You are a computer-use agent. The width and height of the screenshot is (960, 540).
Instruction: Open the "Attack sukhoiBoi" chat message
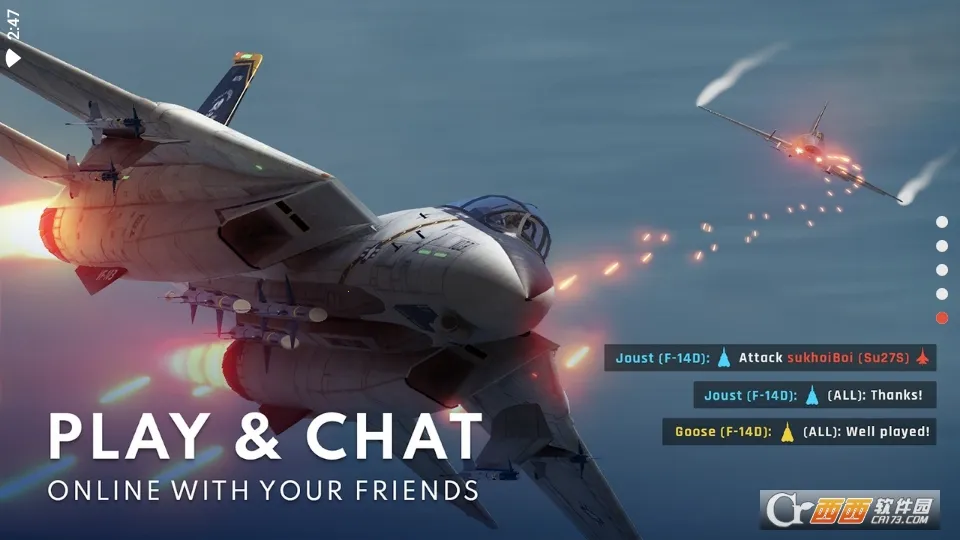[x=770, y=358]
